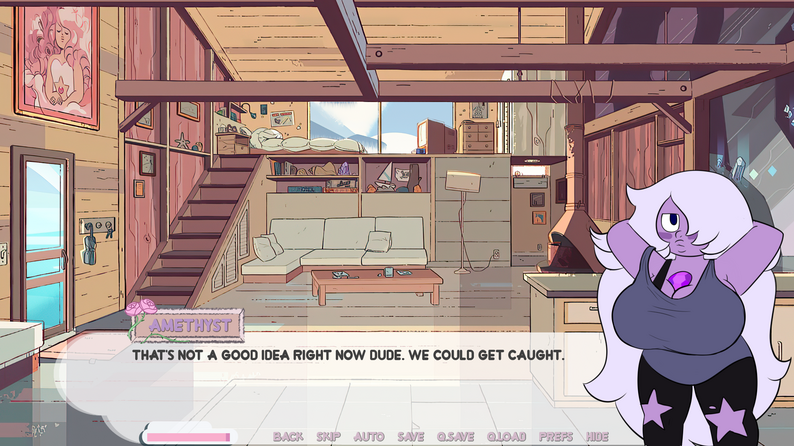
Task: Open PREFS preferences screen
Action: [x=556, y=436]
